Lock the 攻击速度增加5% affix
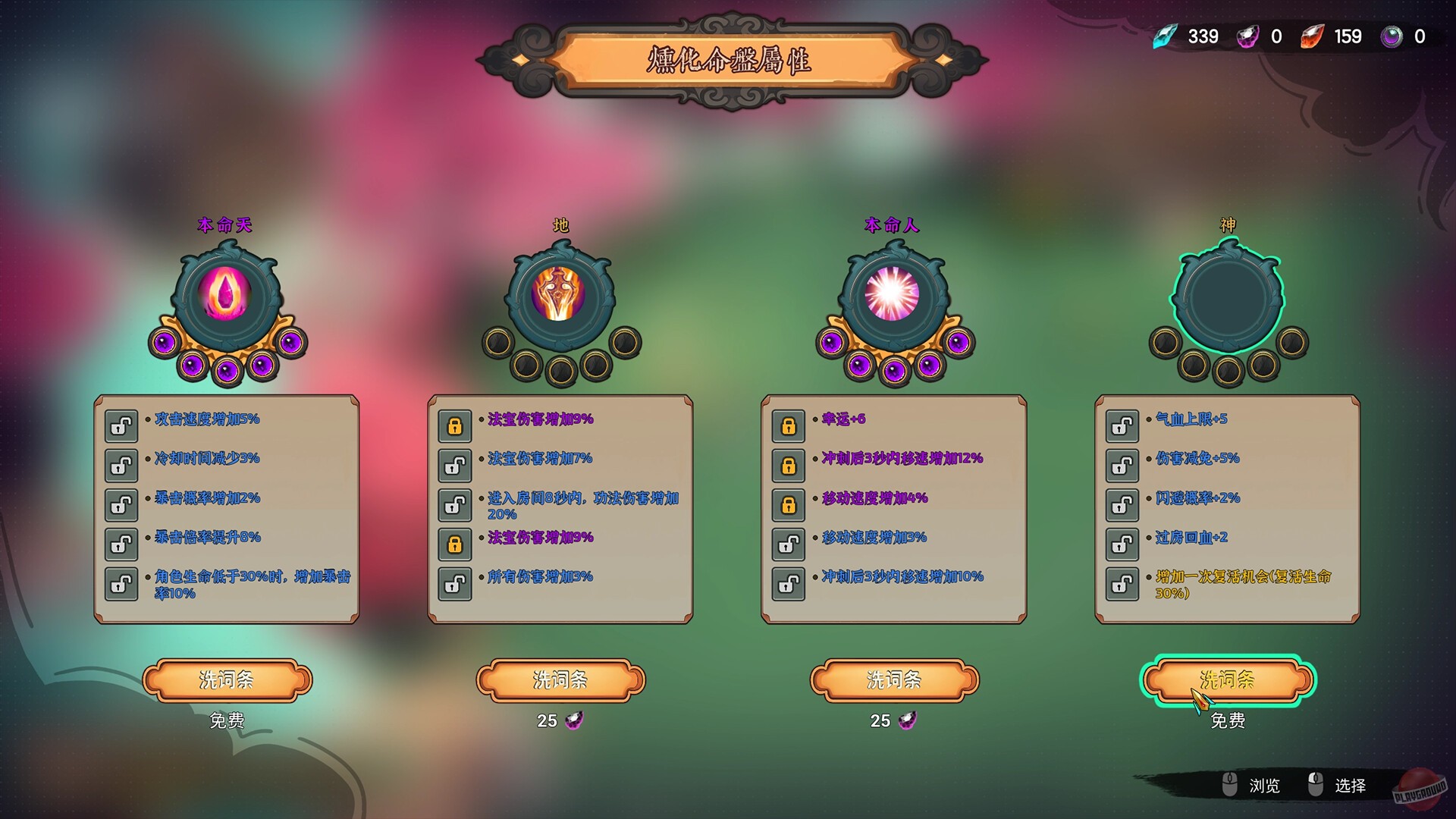Screen dimensions: 1456x819 point(121,427)
